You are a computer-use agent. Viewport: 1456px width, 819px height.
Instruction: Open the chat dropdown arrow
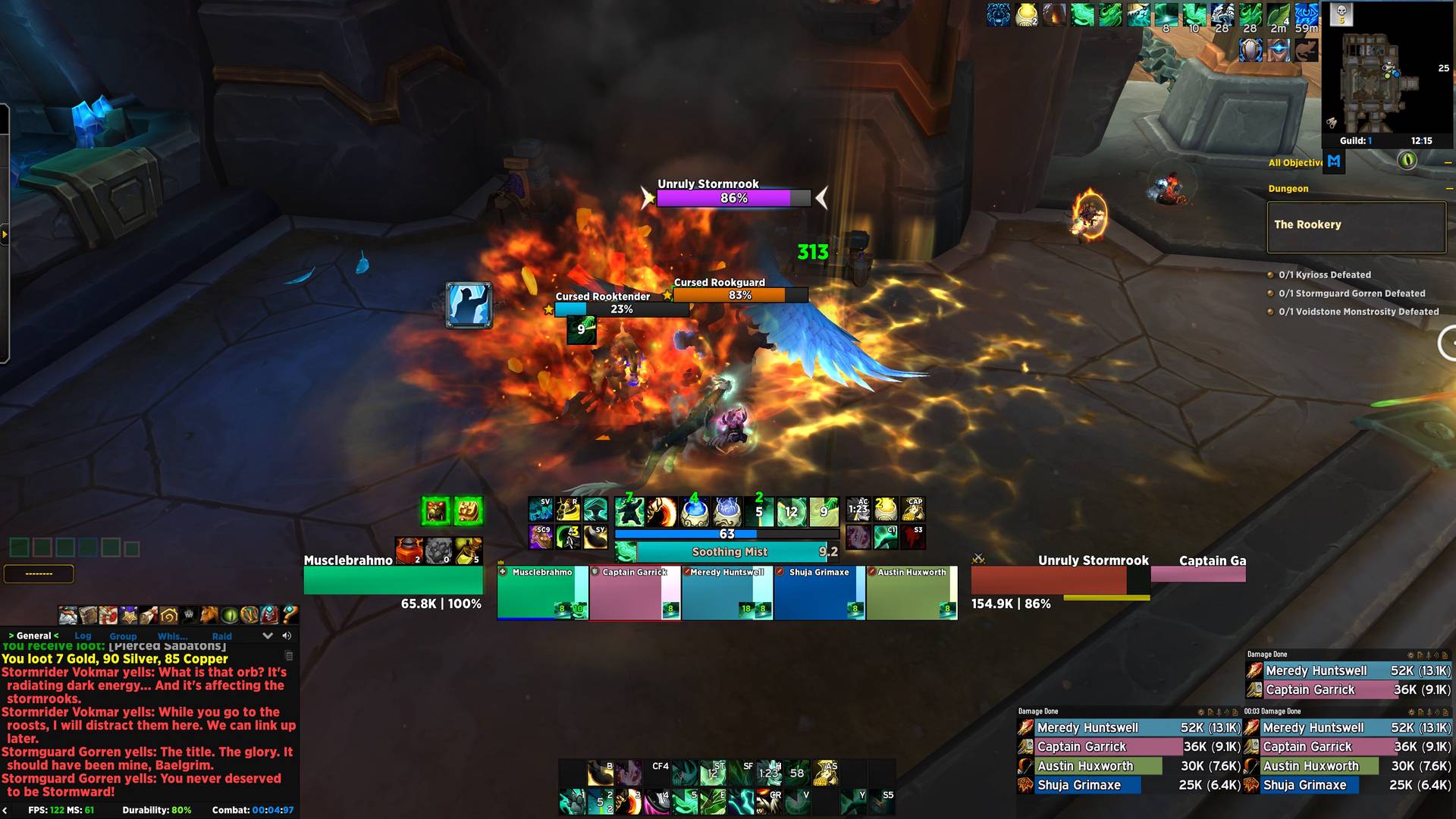point(267,635)
